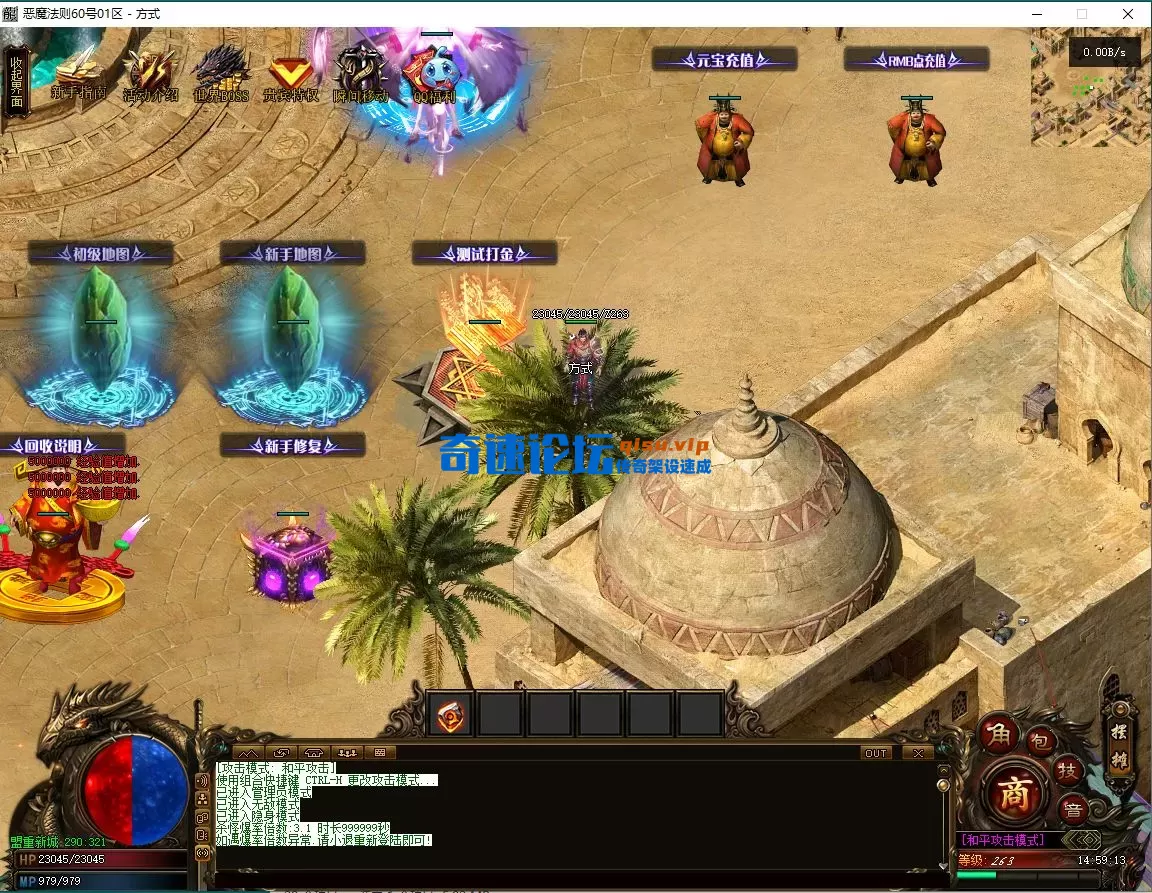Image resolution: width=1152 pixels, height=893 pixels.
Task: Open the skills panel 技 button
Action: 1068,770
